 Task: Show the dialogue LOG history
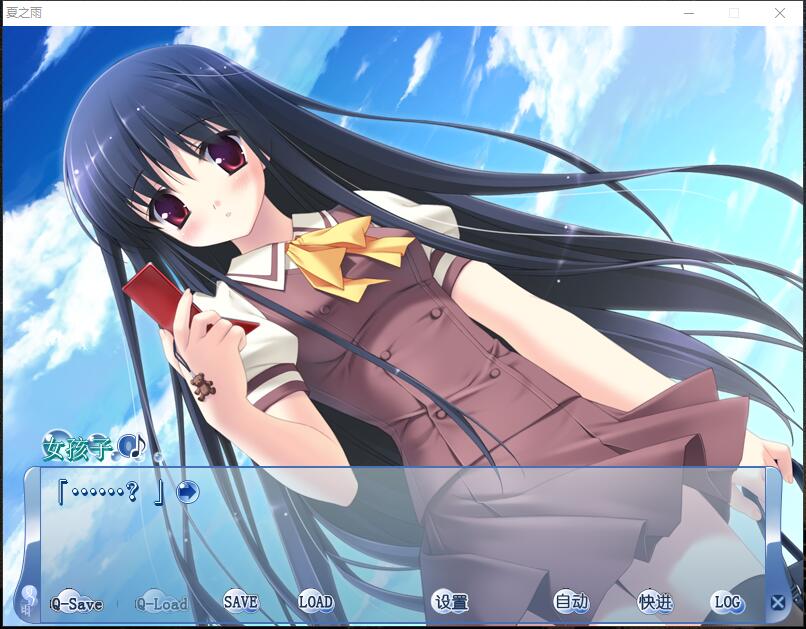point(727,602)
